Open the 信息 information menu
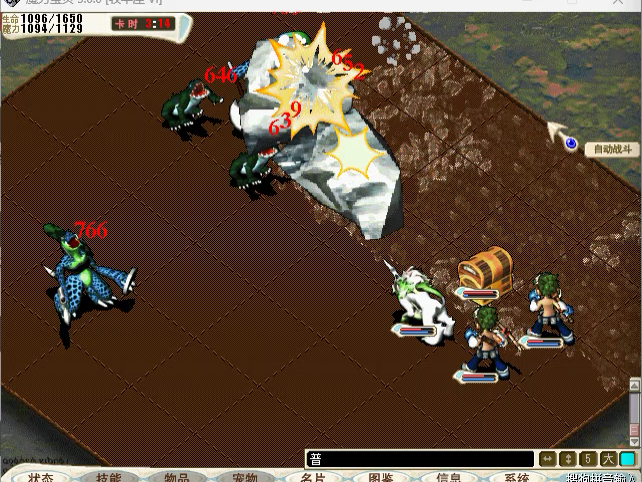The width and height of the screenshot is (642, 482). 449,476
